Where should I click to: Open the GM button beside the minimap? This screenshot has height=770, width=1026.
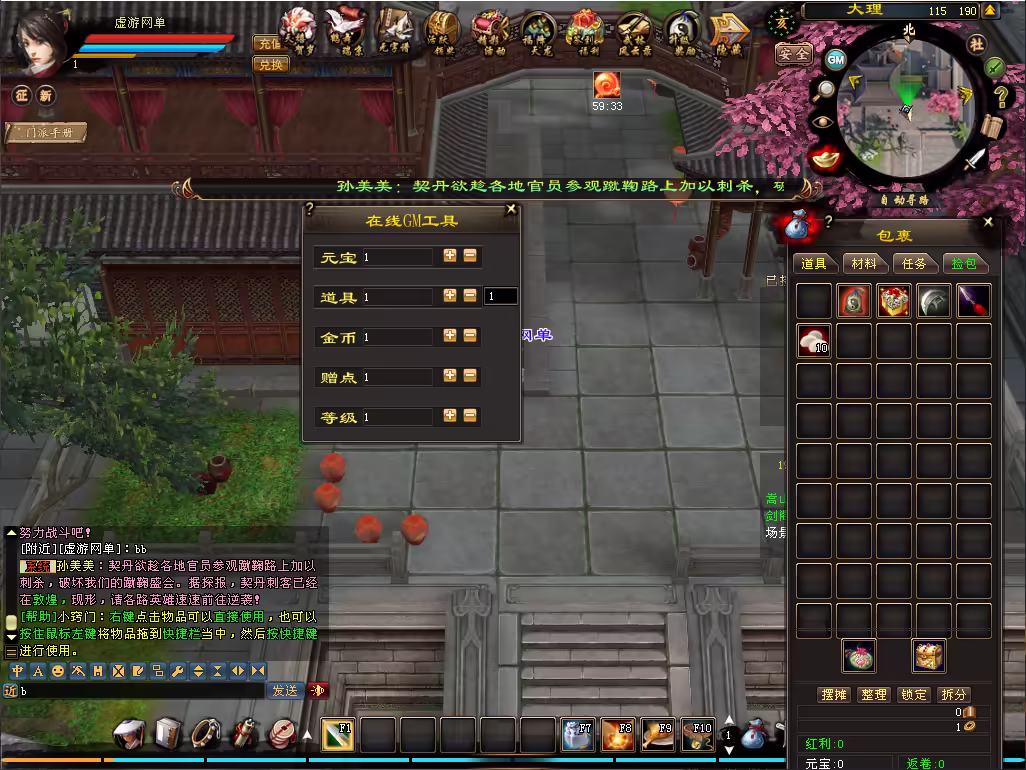pos(836,60)
